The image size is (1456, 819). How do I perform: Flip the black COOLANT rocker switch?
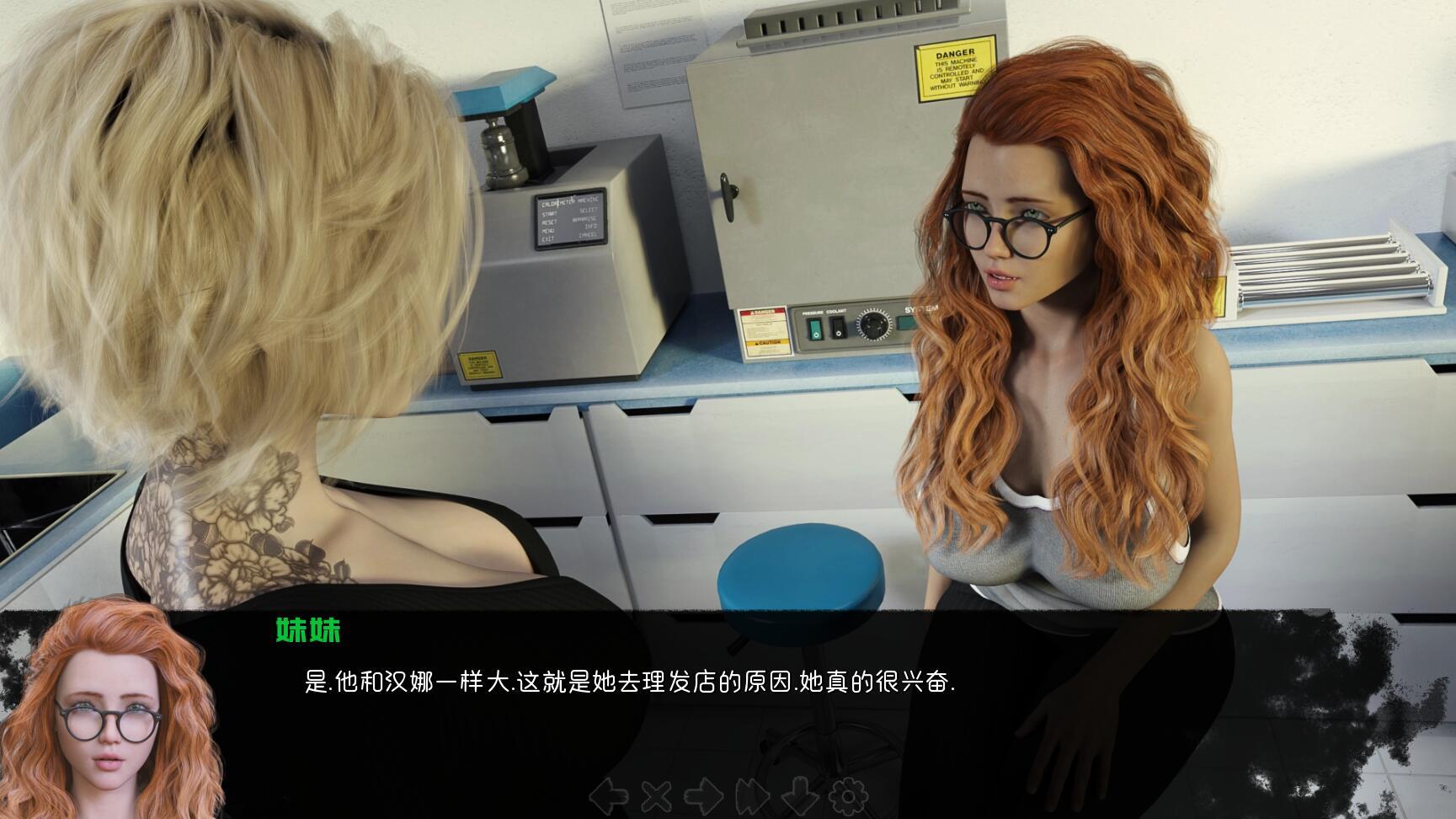(839, 328)
